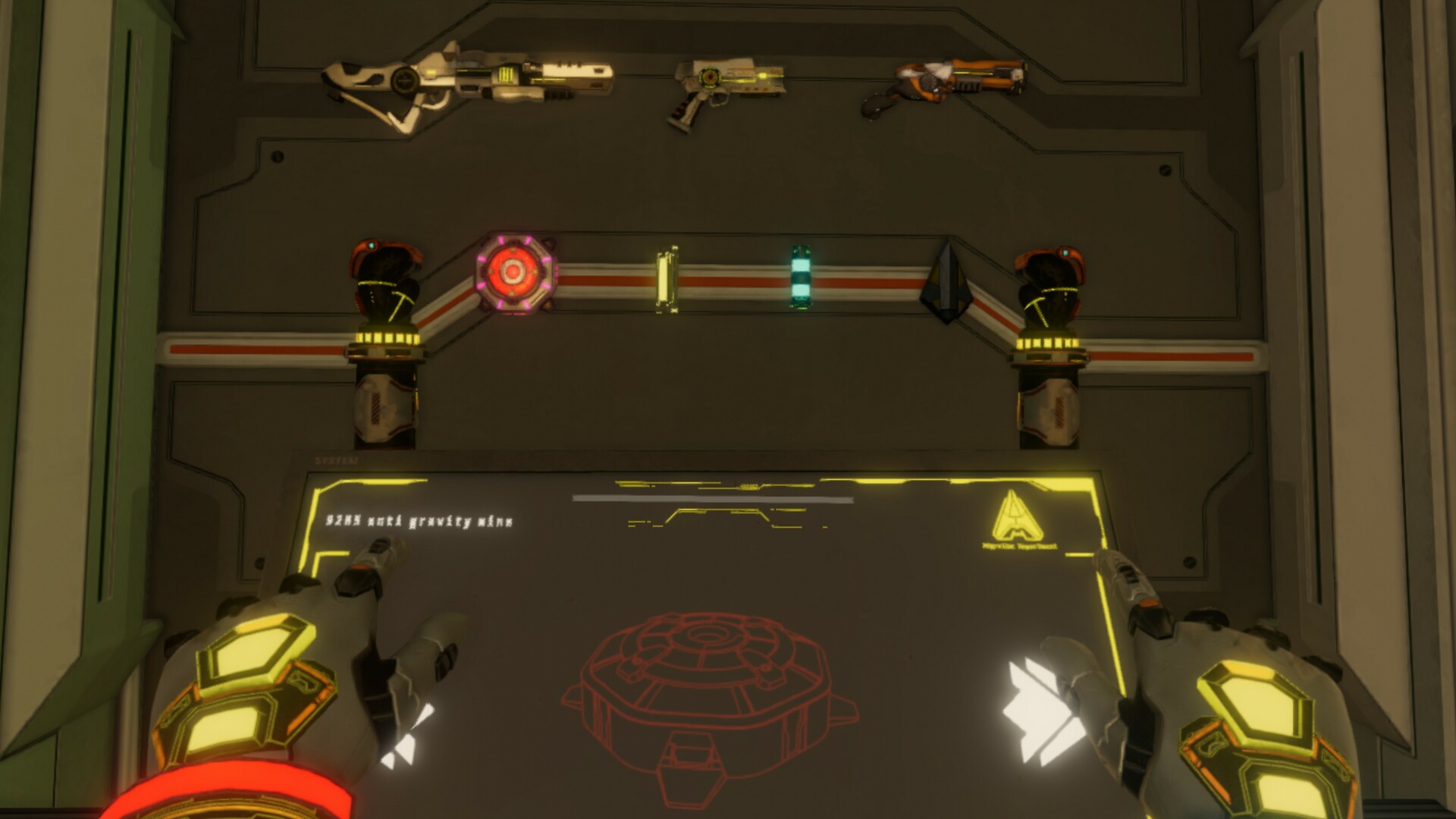
Task: Open the SYSTEM tab on the terminal
Action: [x=337, y=459]
